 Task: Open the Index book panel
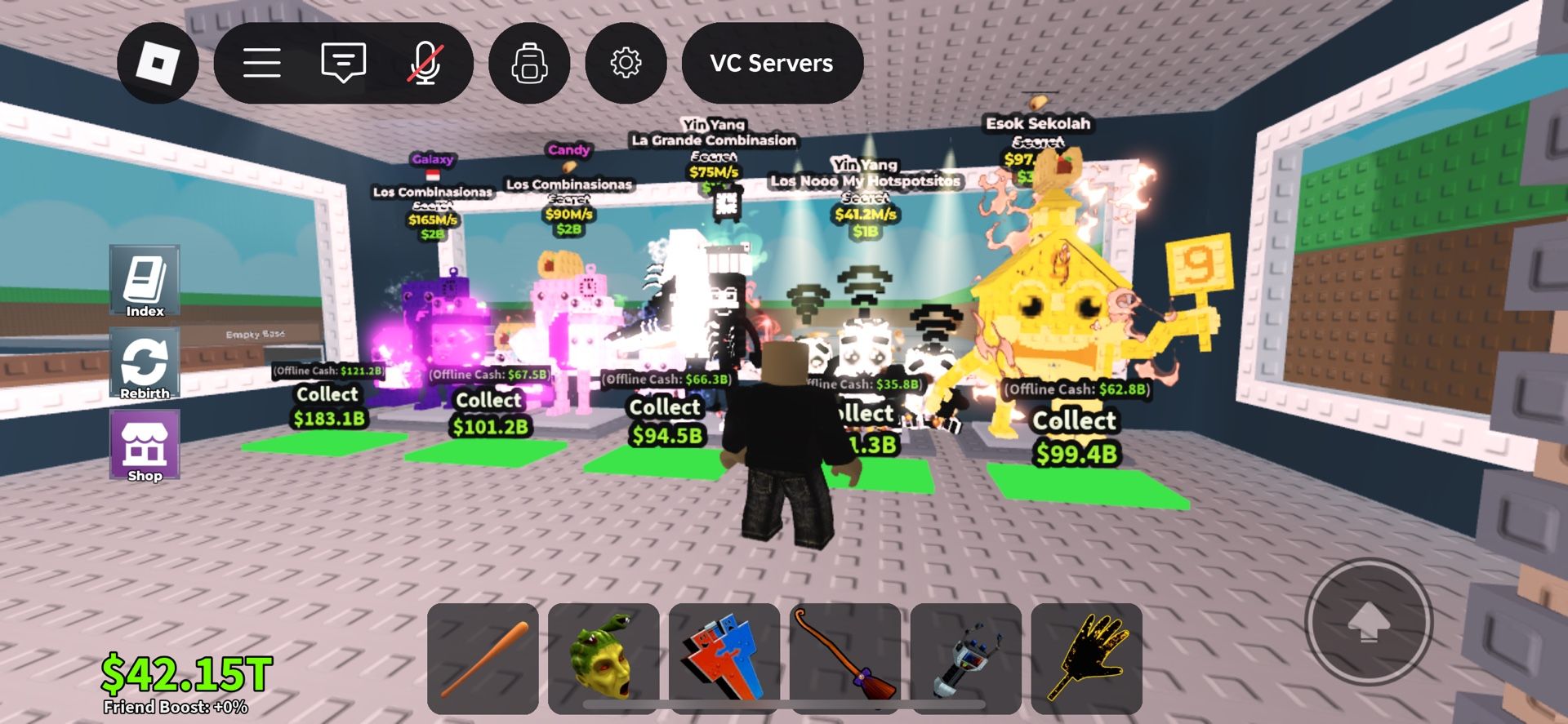pyautogui.click(x=145, y=282)
